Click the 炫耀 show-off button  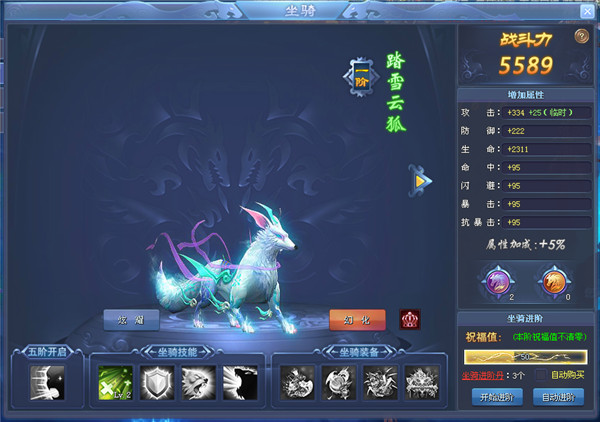[131, 320]
